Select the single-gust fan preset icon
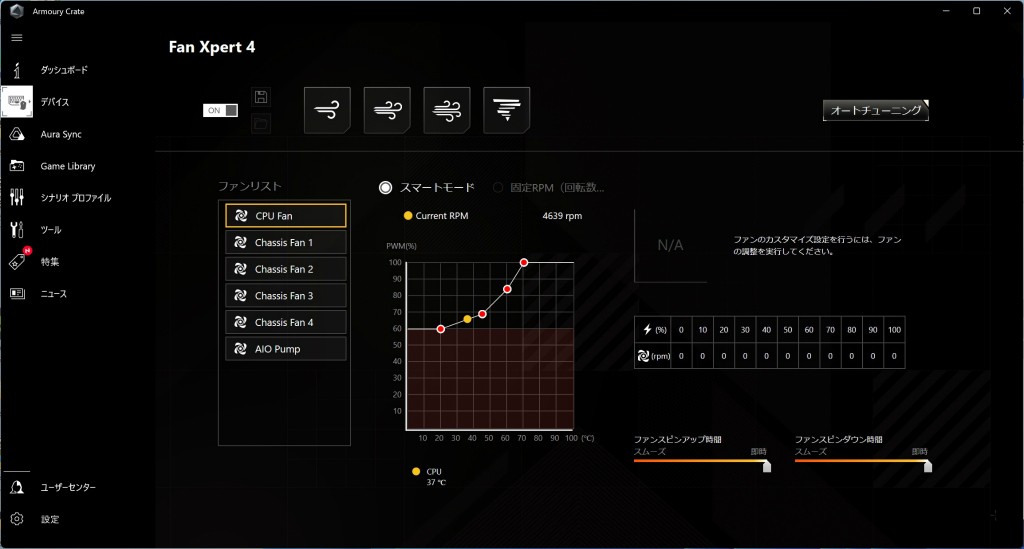Screen dimensions: 1024x549 tap(327, 110)
